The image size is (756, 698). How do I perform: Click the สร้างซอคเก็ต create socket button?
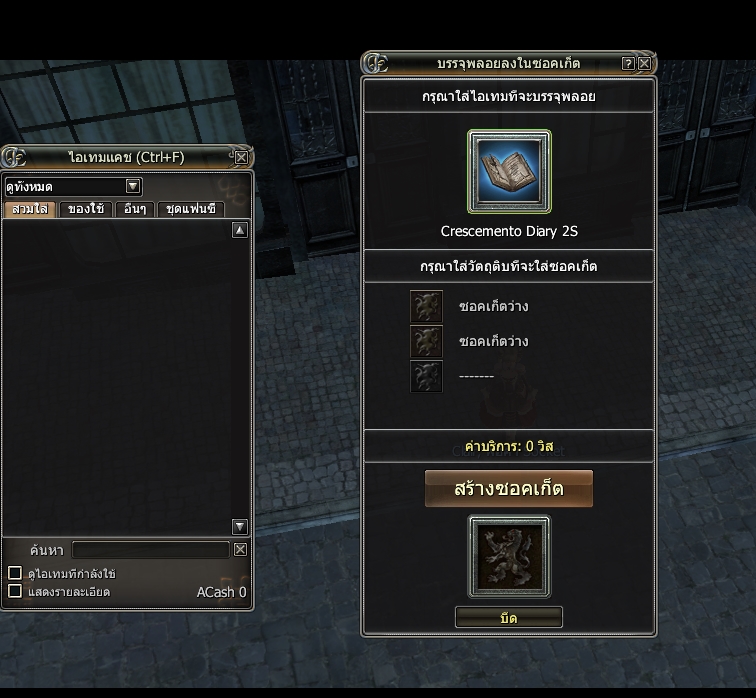click(509, 489)
